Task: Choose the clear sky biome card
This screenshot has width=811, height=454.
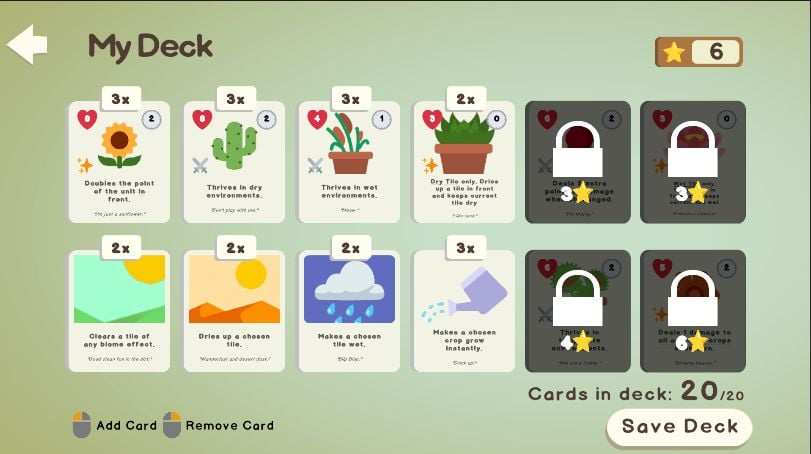Action: [x=120, y=311]
